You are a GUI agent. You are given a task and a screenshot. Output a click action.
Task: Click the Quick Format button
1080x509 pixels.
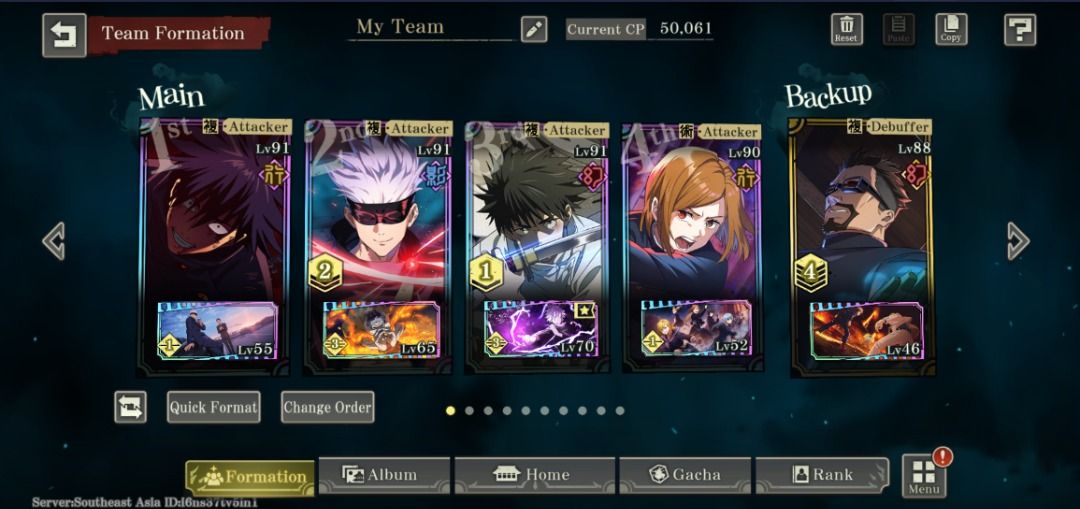(x=213, y=407)
